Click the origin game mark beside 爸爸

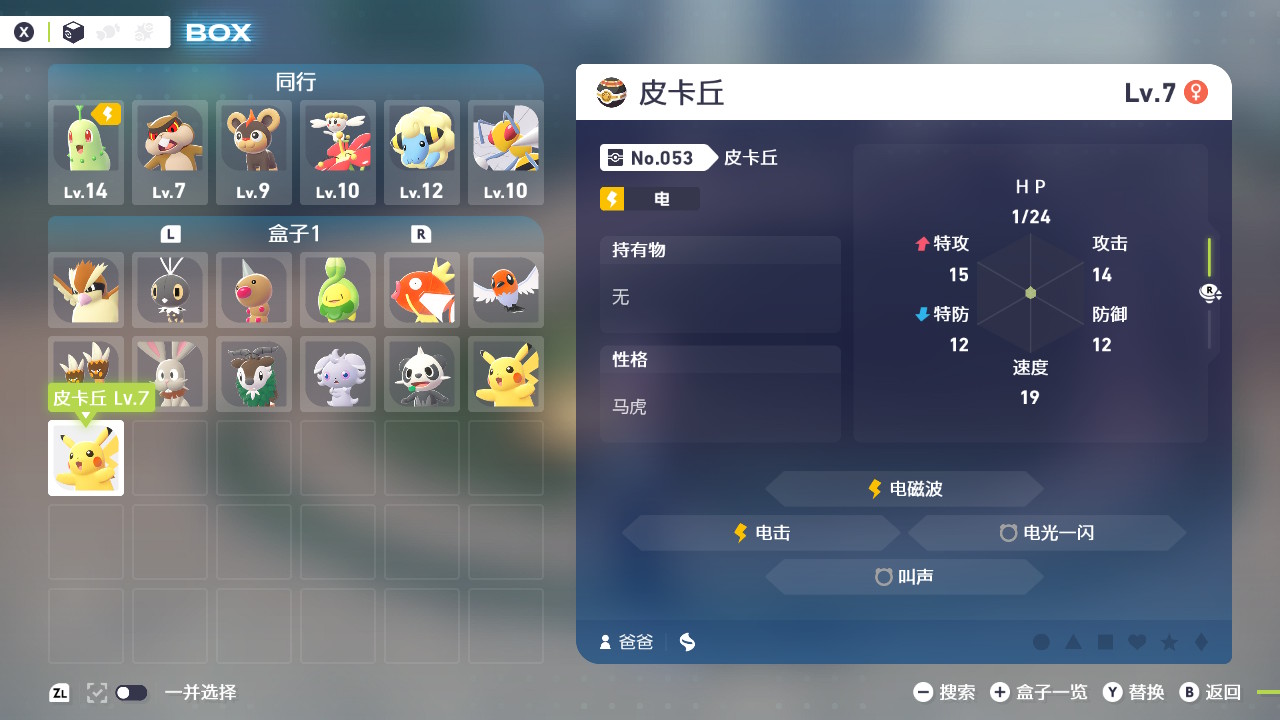[686, 643]
